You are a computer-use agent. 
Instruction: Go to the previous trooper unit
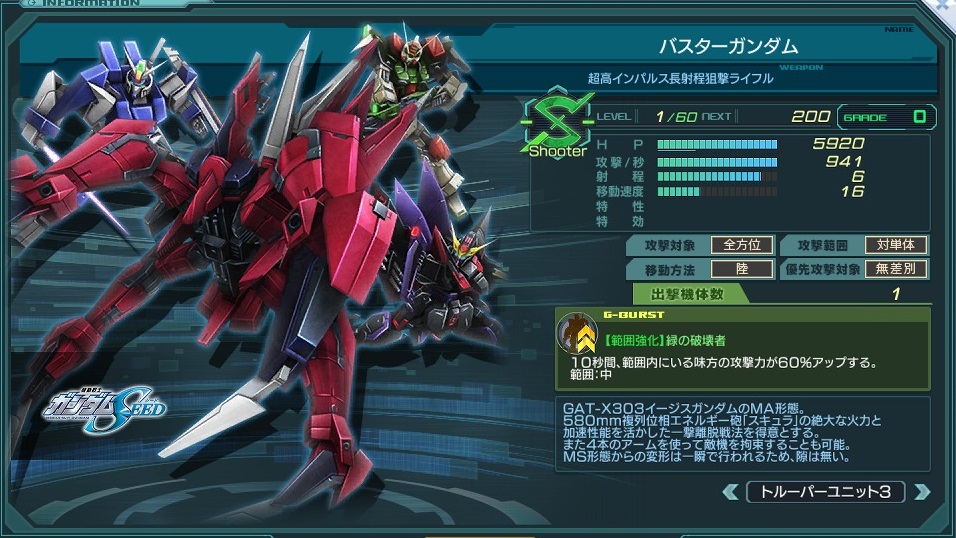[x=730, y=492]
